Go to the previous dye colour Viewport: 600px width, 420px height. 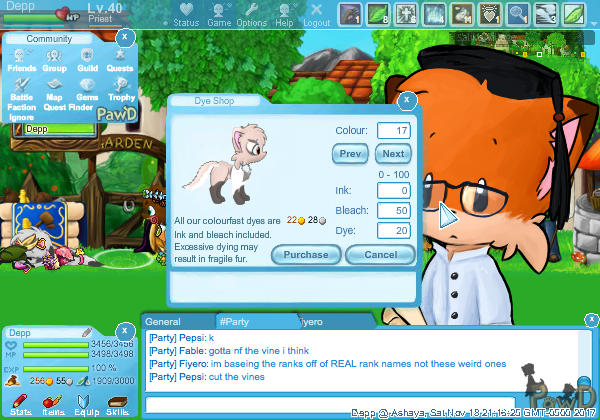[x=350, y=153]
